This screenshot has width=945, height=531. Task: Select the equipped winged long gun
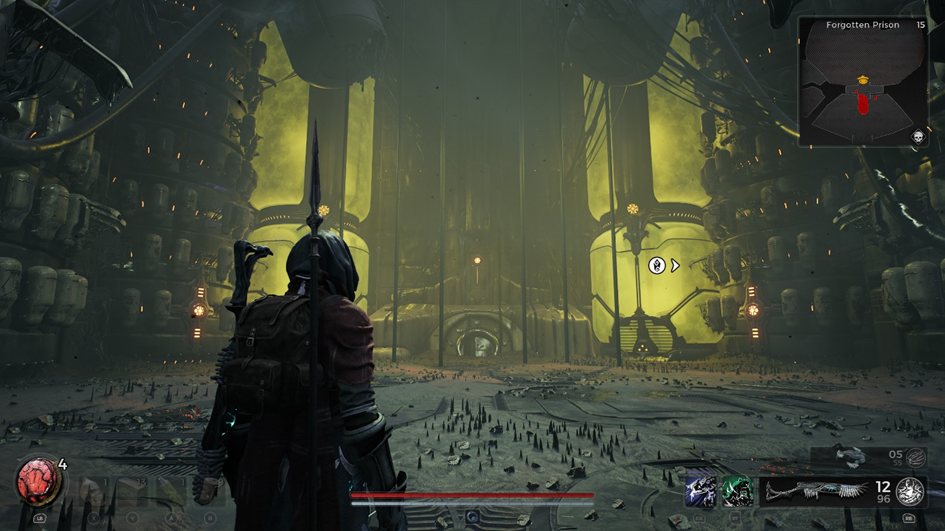pos(816,491)
